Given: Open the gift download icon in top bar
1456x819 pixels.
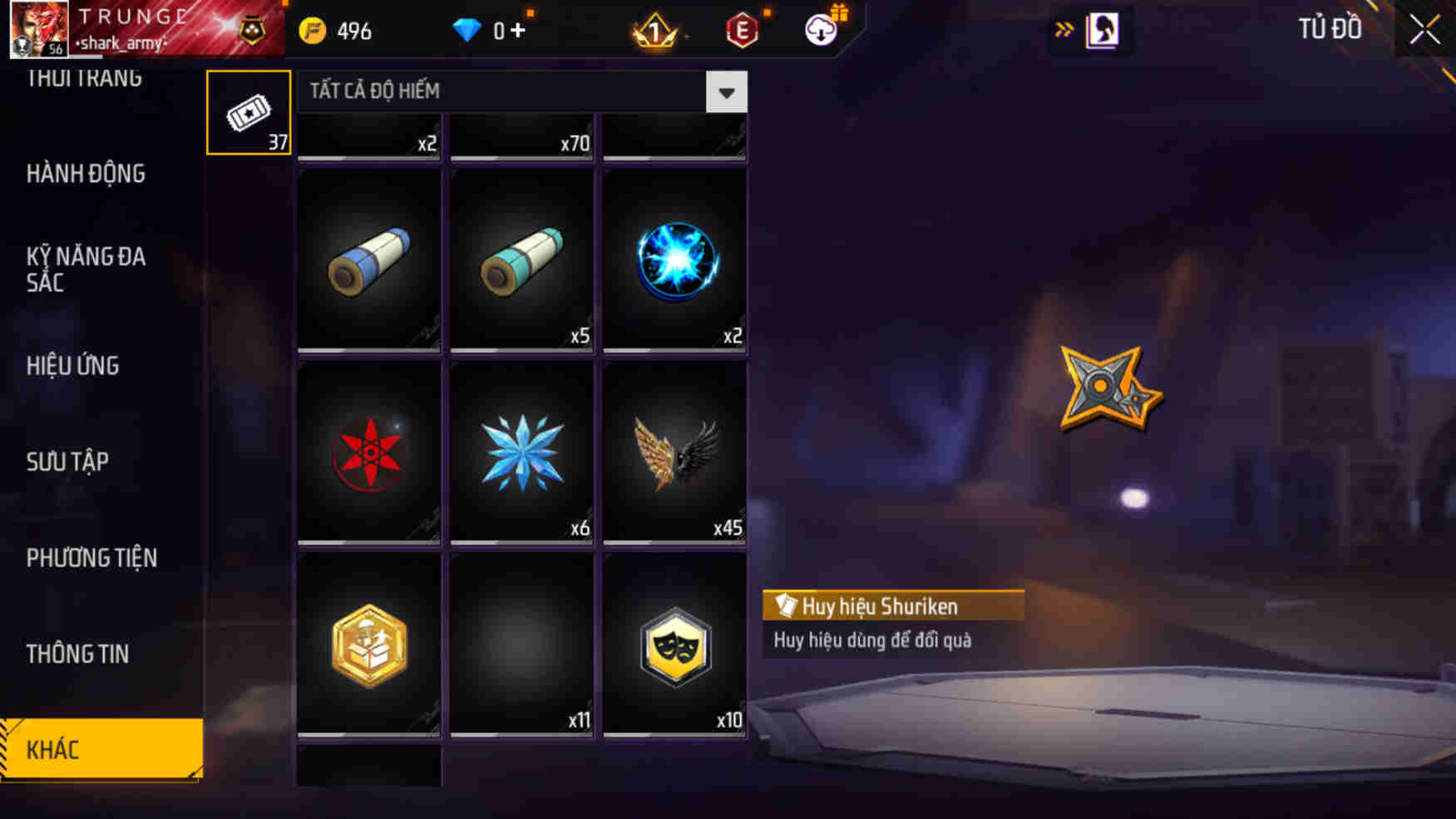Looking at the screenshot, I should [821, 29].
